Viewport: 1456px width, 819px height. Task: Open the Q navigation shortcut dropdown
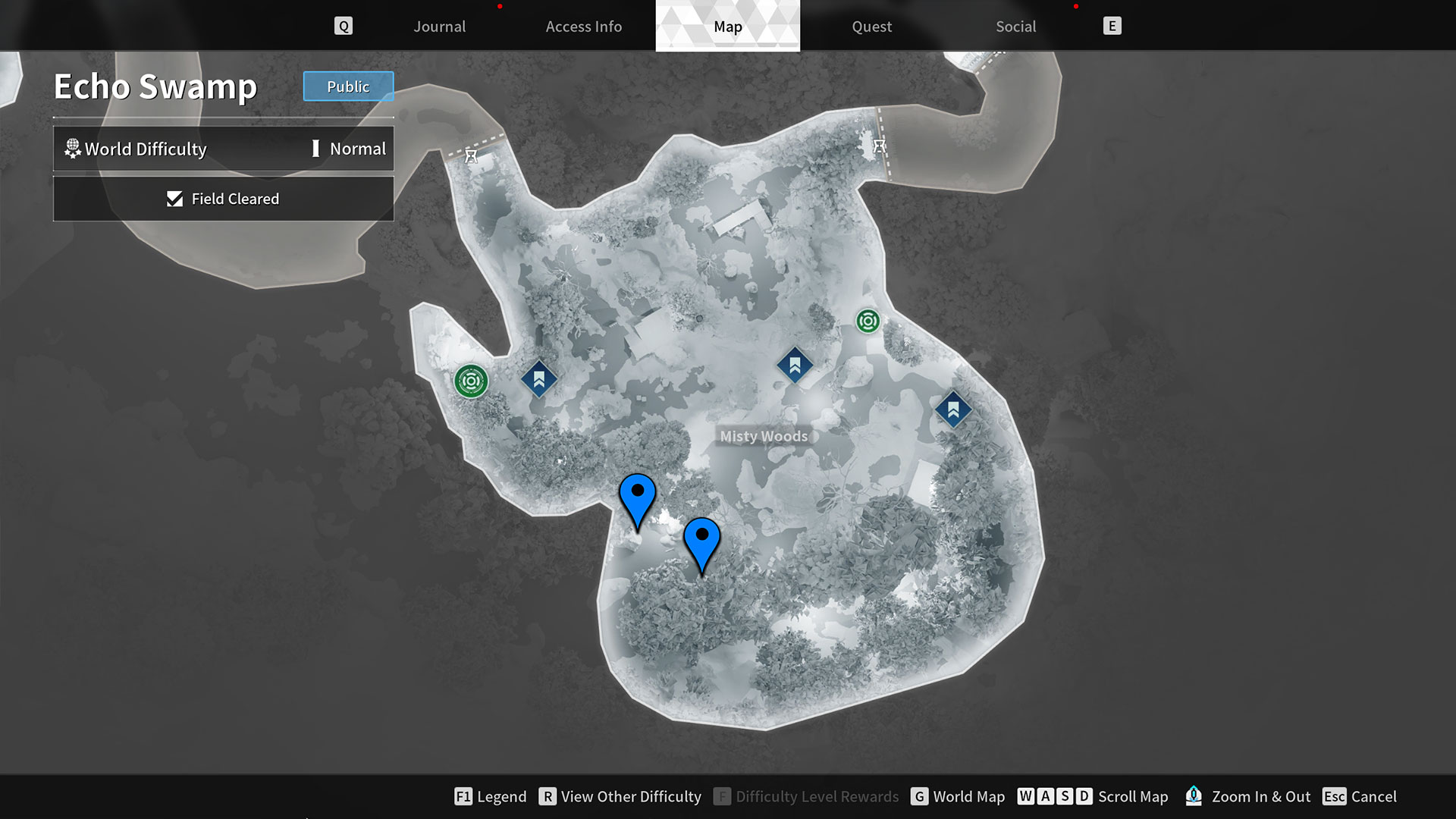tap(344, 25)
